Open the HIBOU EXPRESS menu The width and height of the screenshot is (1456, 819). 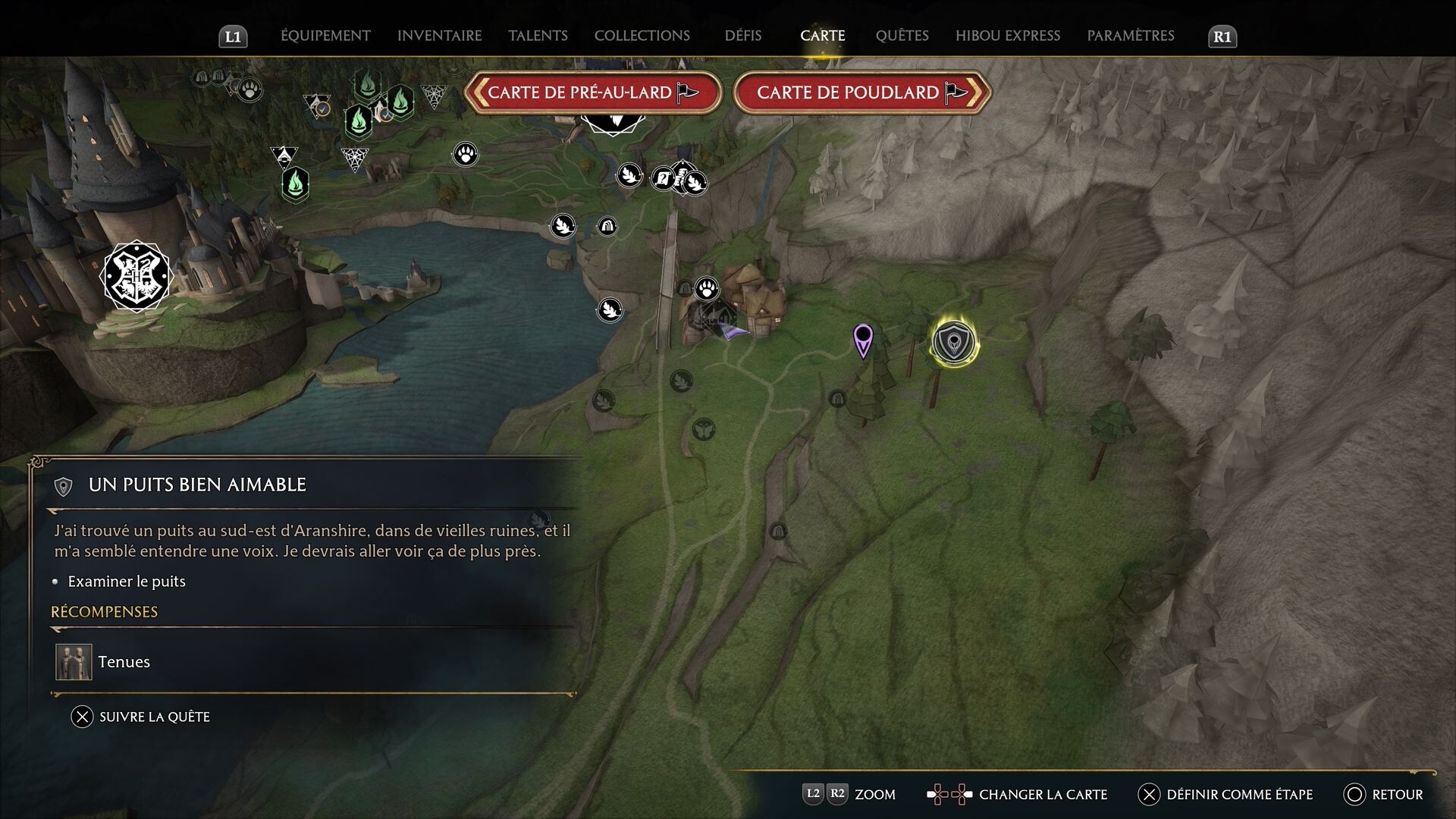tap(1006, 35)
